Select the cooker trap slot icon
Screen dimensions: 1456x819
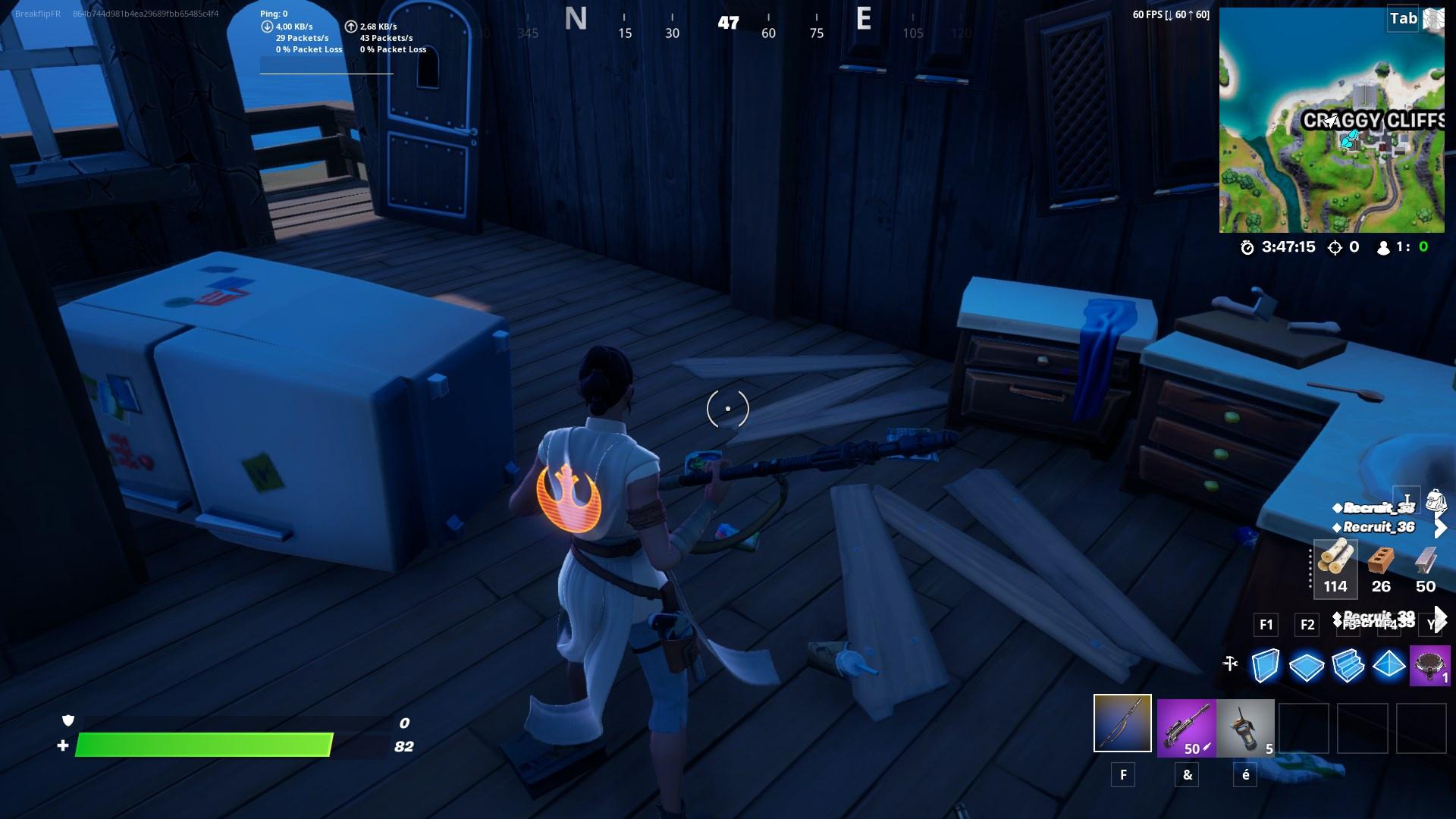[1429, 664]
